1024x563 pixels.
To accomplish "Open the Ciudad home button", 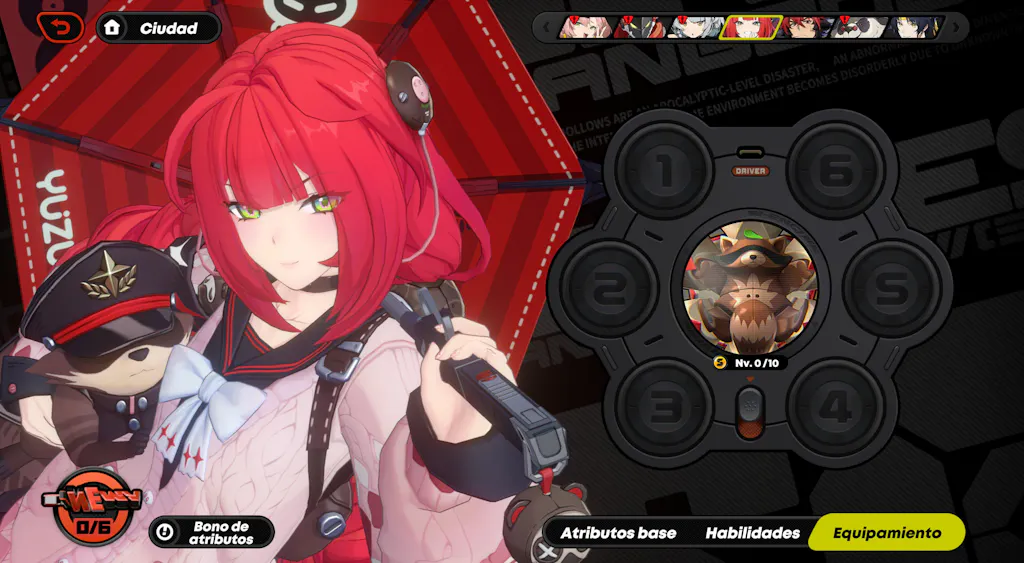I will click(x=158, y=28).
